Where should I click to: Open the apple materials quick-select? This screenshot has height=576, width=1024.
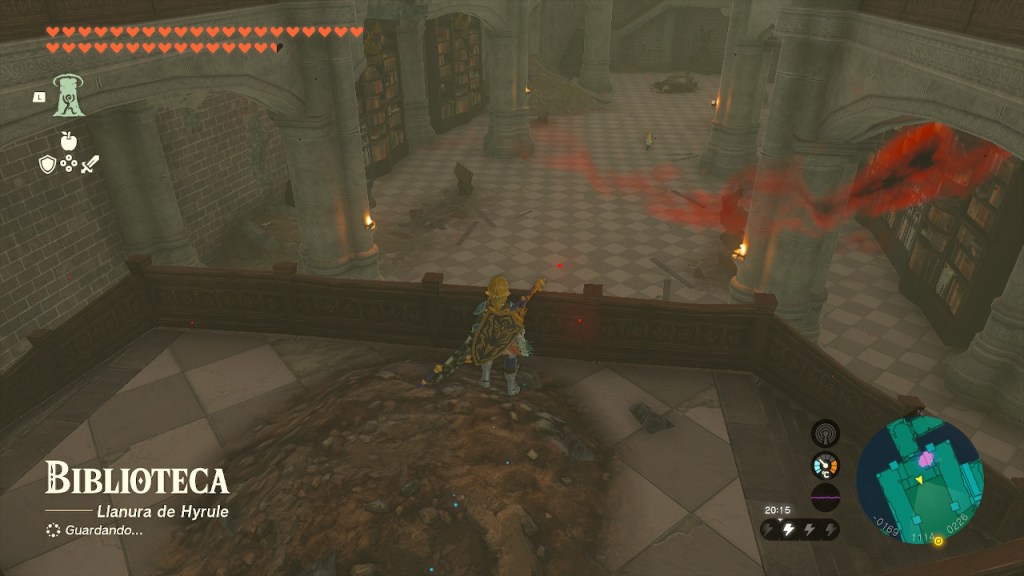pyautogui.click(x=68, y=142)
